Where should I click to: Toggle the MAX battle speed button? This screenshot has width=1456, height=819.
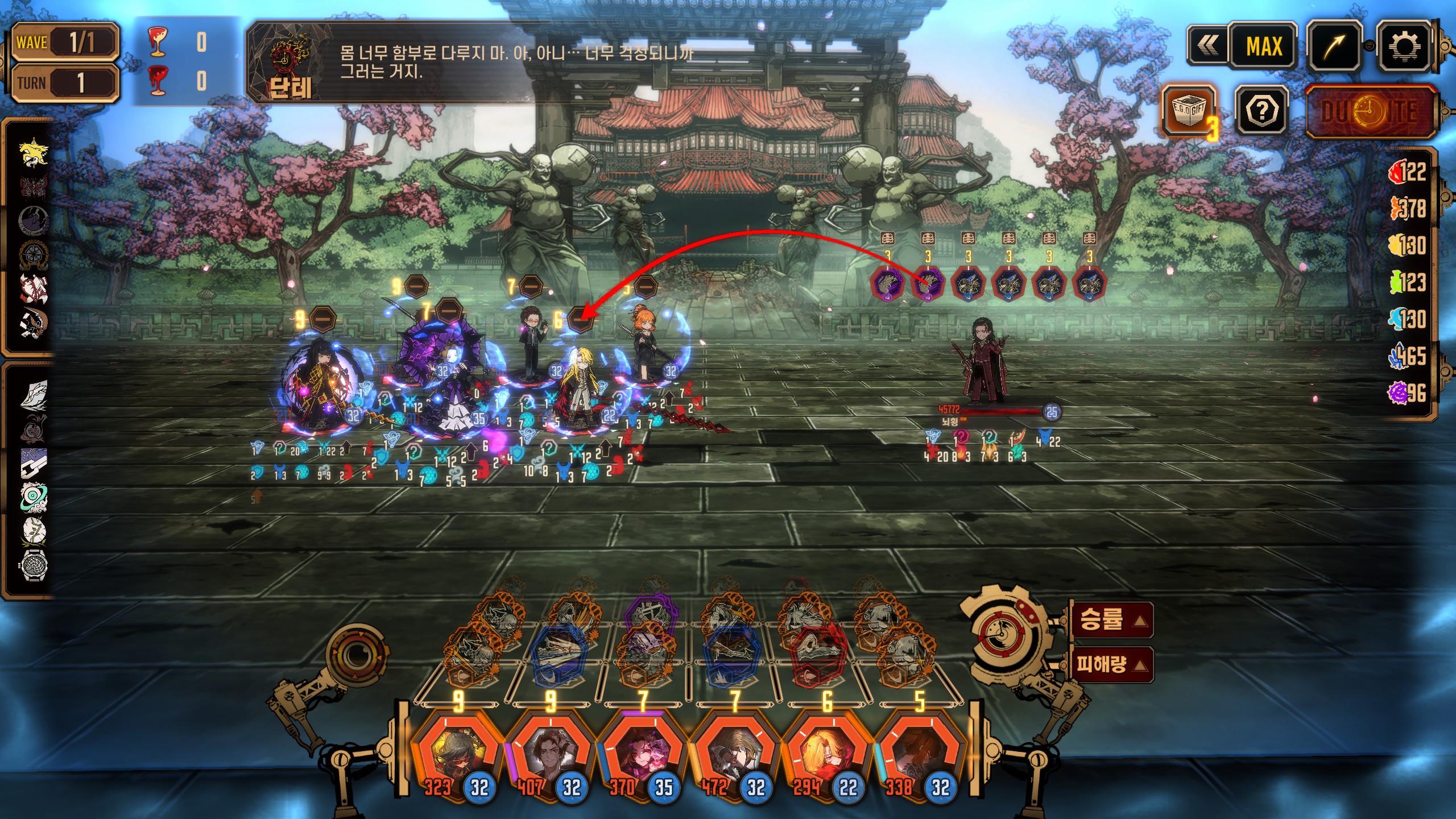pyautogui.click(x=1264, y=47)
